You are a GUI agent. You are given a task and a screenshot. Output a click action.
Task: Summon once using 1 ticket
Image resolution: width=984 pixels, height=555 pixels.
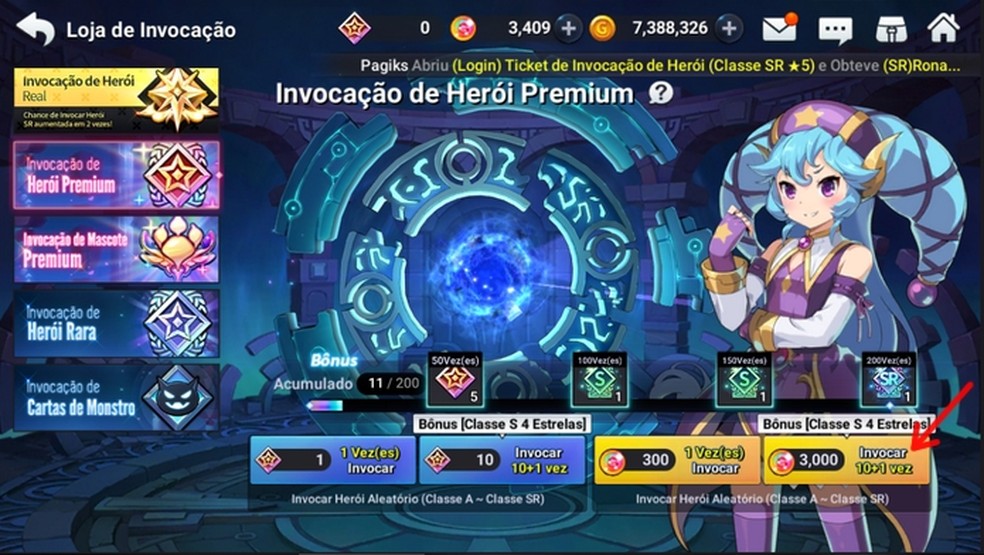332,460
